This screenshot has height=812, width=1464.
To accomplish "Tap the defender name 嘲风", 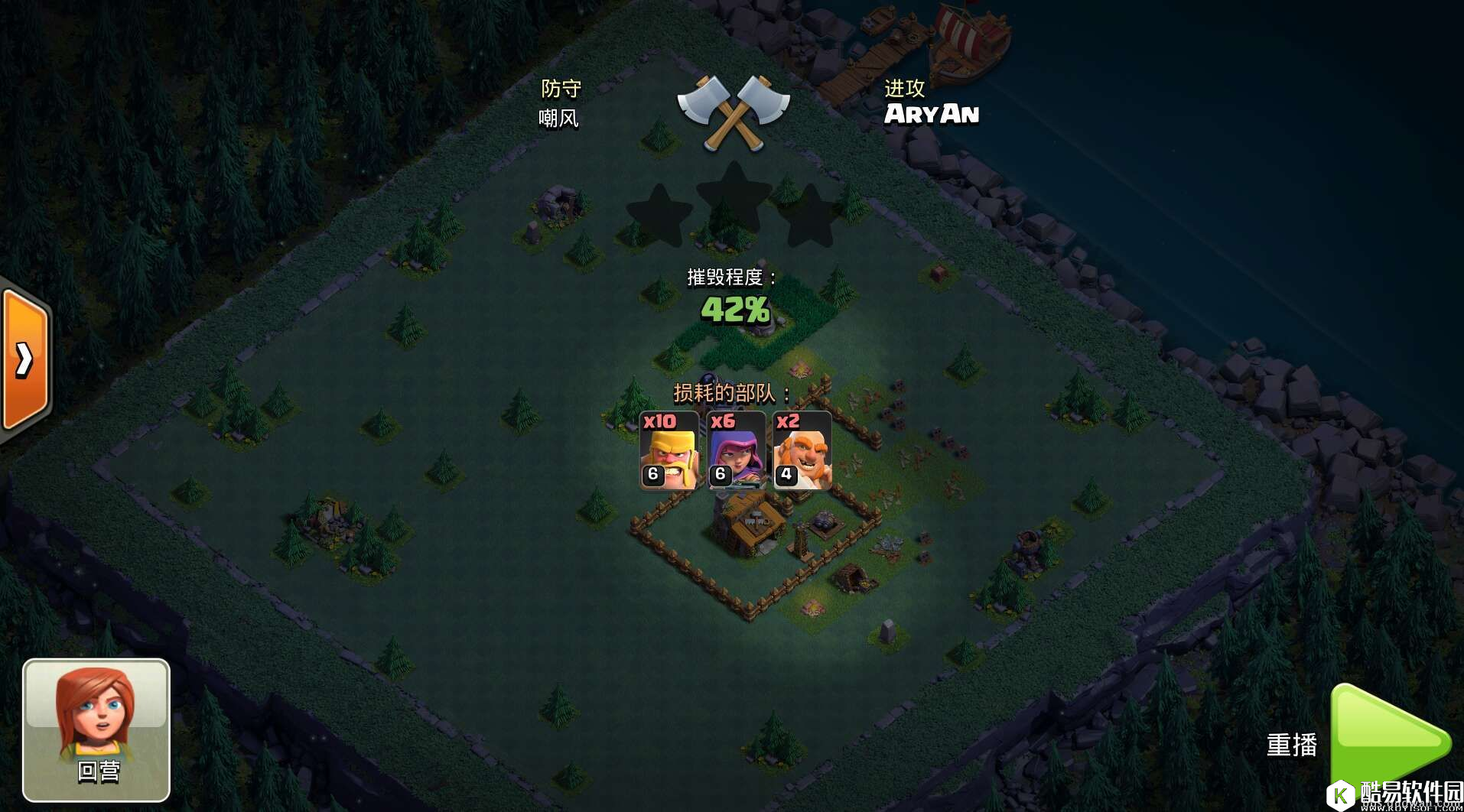I will click(x=558, y=119).
